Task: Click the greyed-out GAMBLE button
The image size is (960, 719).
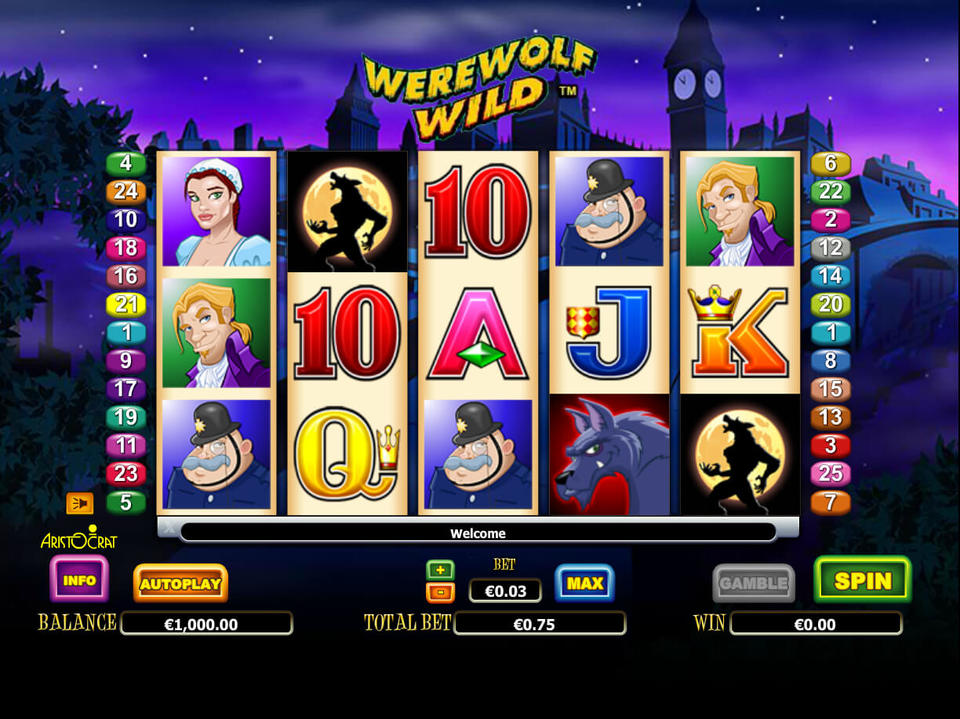Action: coord(753,583)
